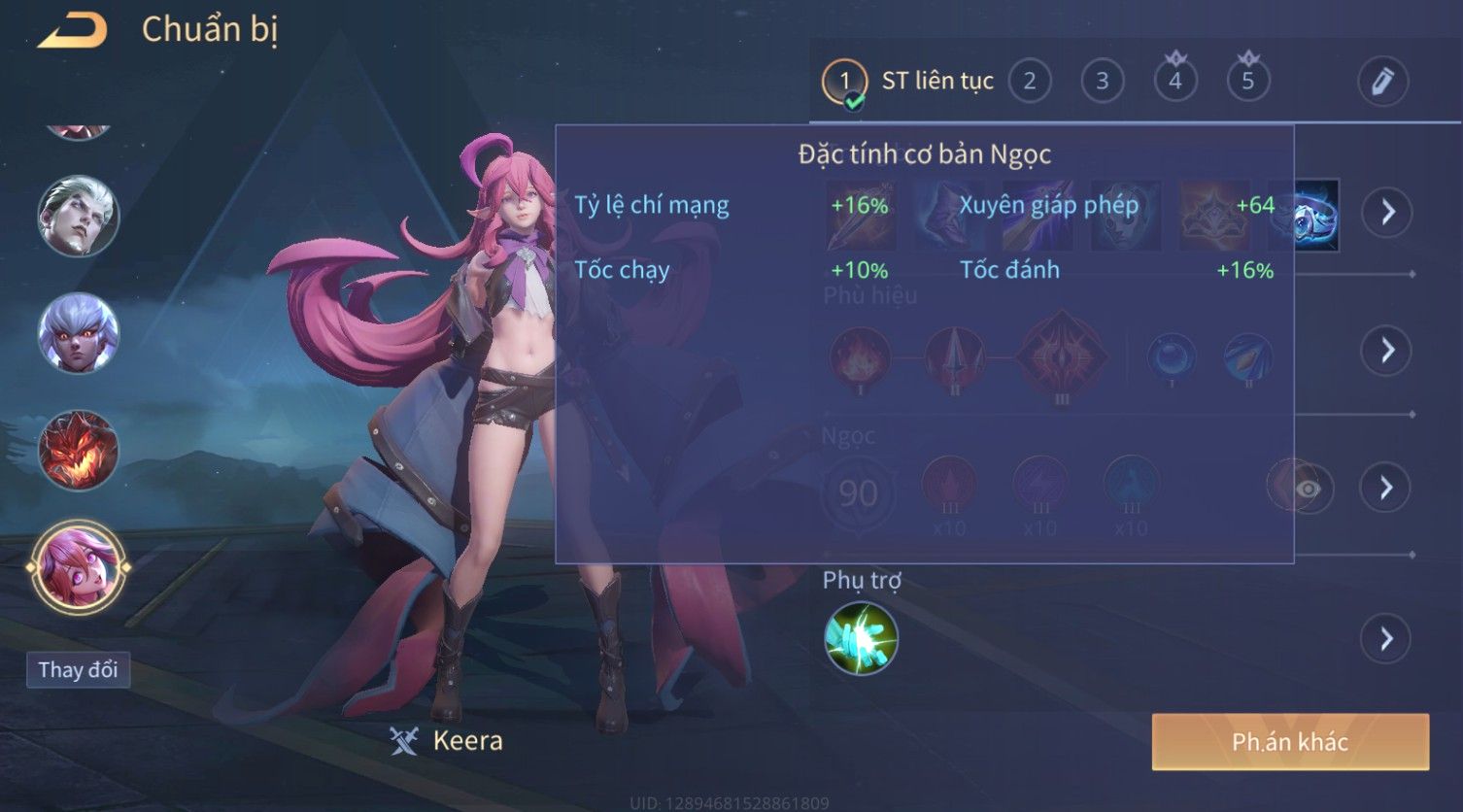Open the equipment build arrow

[1387, 212]
